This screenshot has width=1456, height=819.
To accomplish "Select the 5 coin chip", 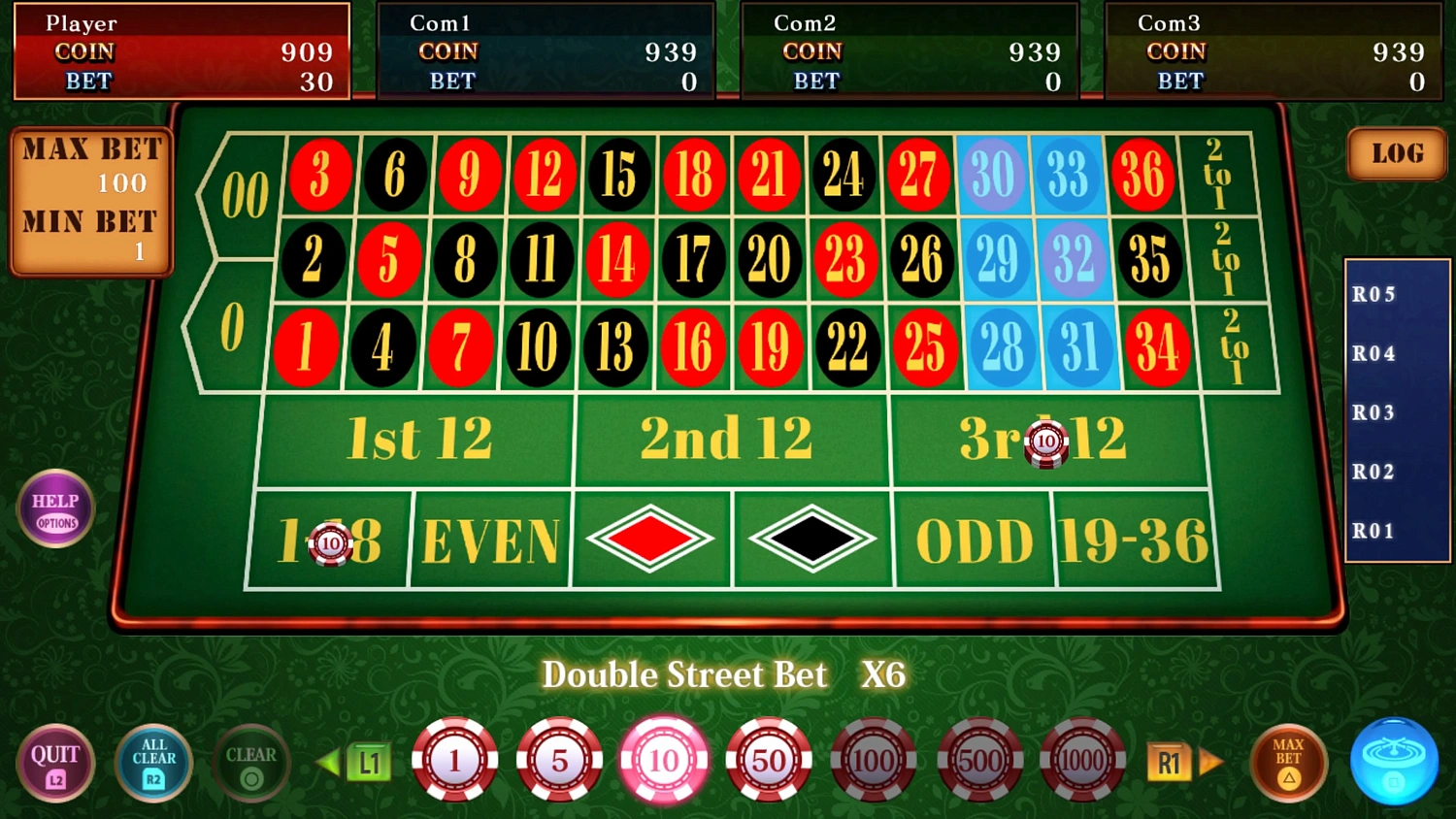I will 560,761.
